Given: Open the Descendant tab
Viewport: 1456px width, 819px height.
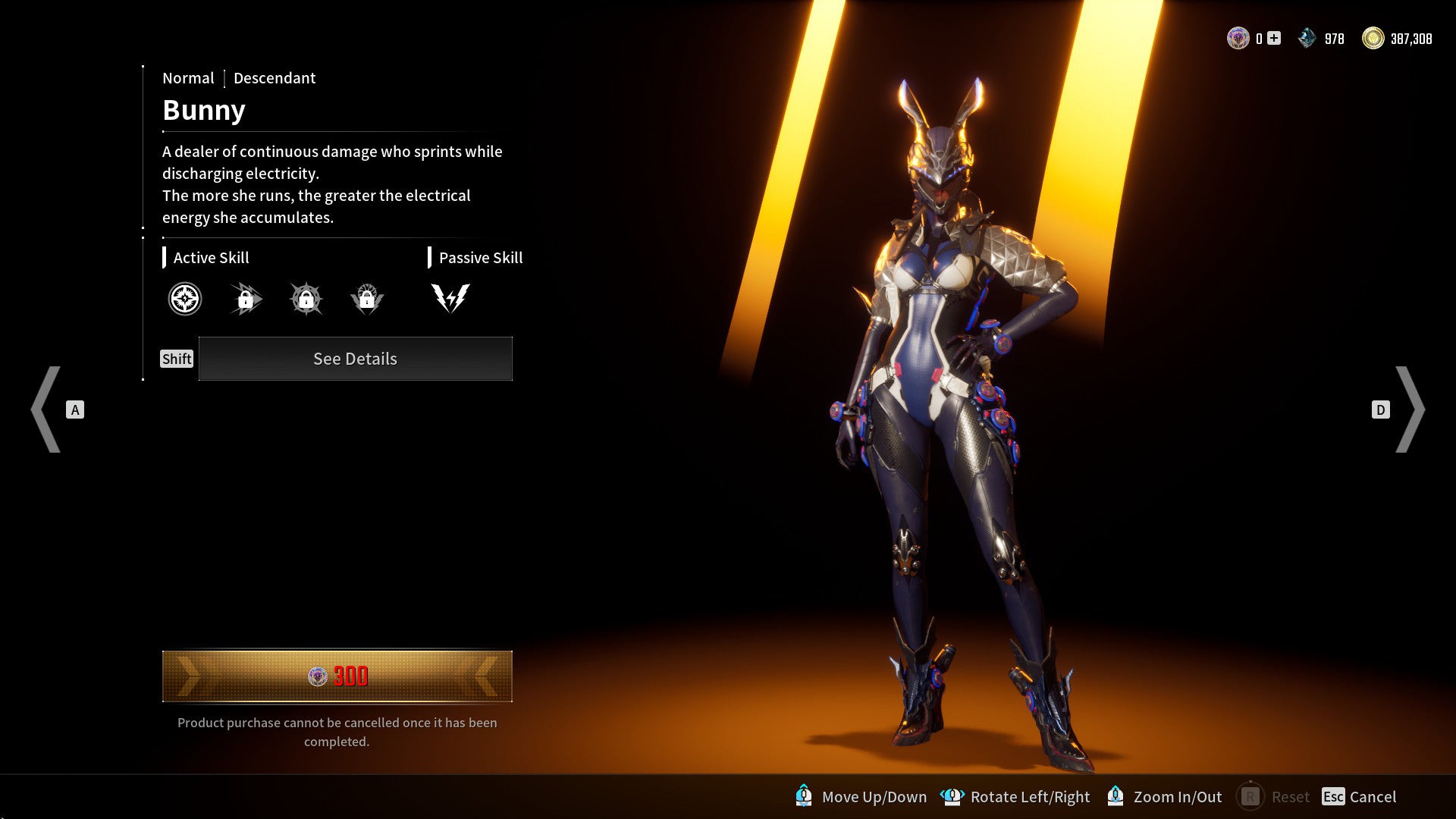Looking at the screenshot, I should pos(275,78).
